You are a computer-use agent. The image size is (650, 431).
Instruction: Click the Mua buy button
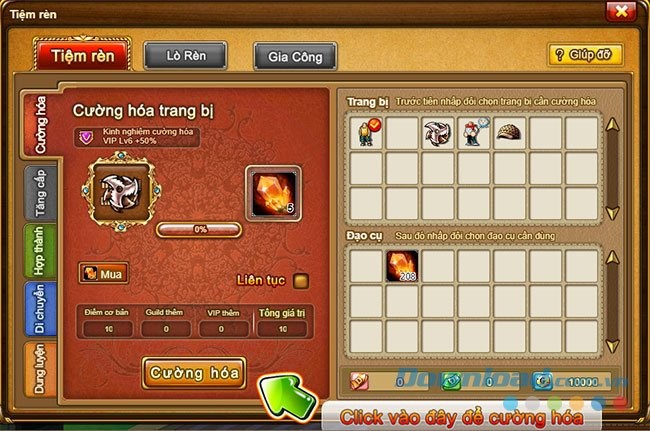pos(102,273)
